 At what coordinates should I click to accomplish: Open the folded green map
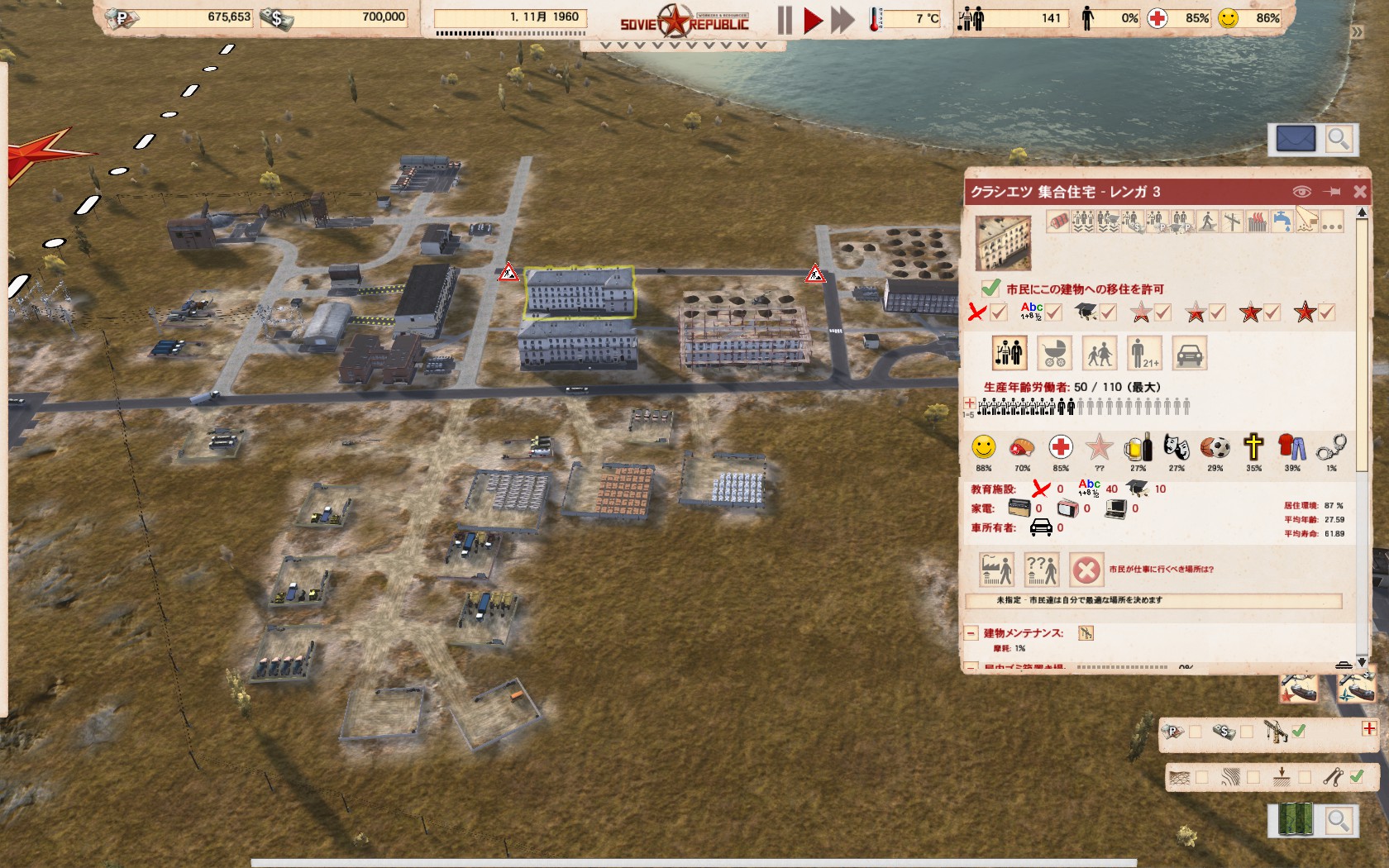pyautogui.click(x=1295, y=820)
